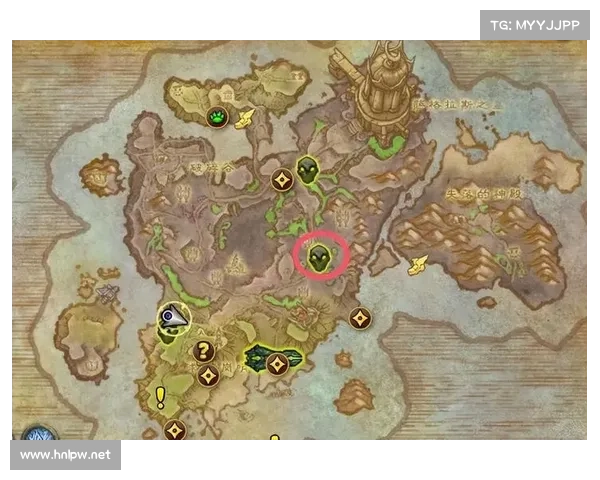Choose the diamond marker below the question mark
600x480 pixels.
tap(209, 376)
